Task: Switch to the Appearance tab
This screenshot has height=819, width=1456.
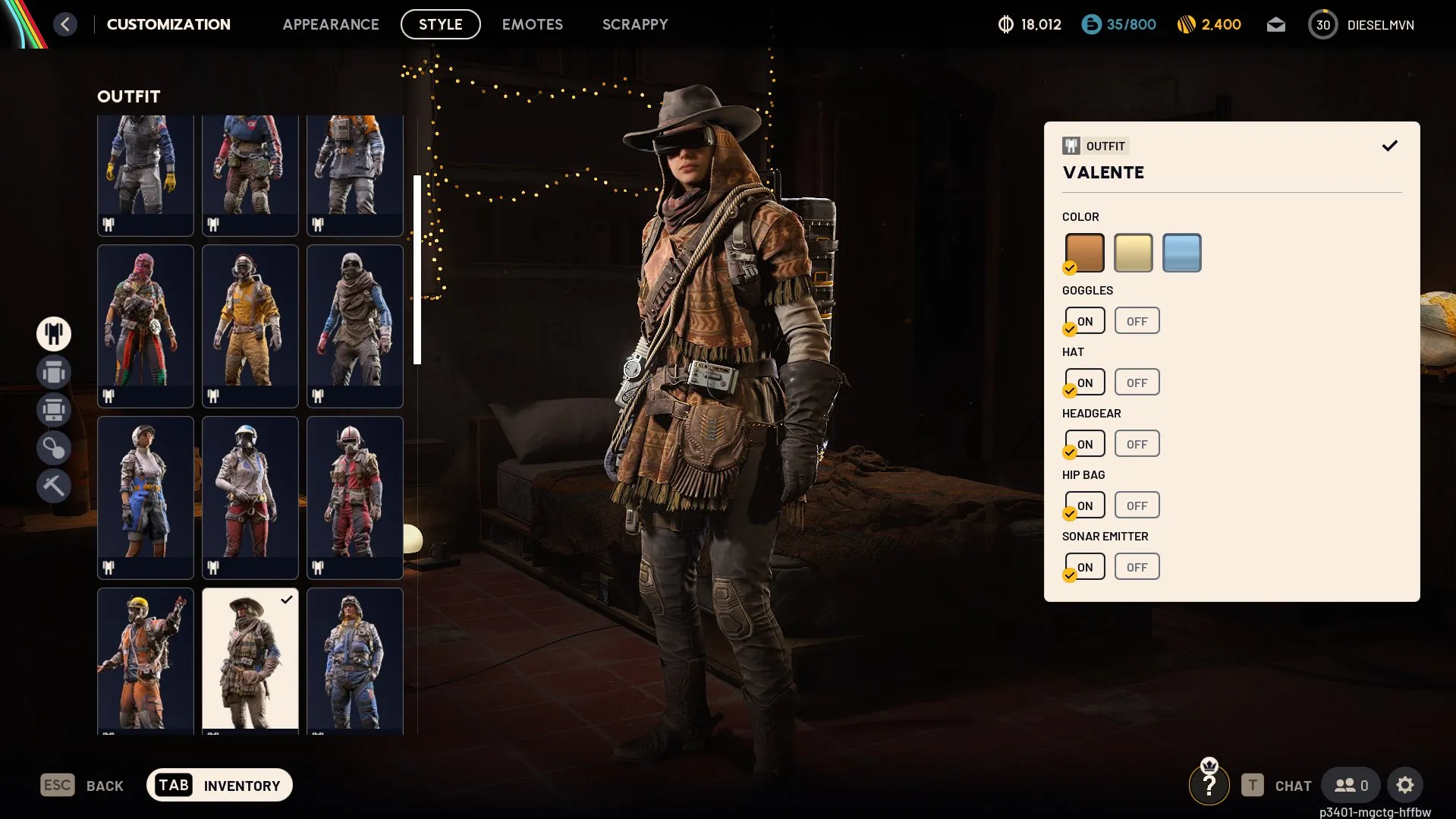Action: click(x=331, y=24)
